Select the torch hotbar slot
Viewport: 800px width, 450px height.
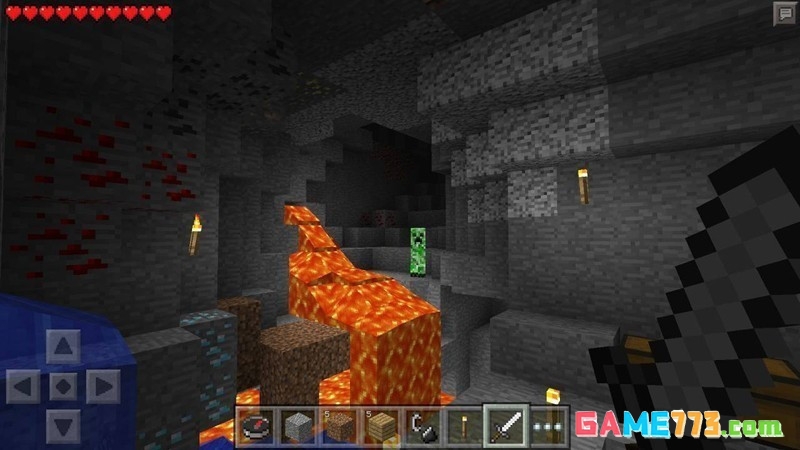point(462,427)
